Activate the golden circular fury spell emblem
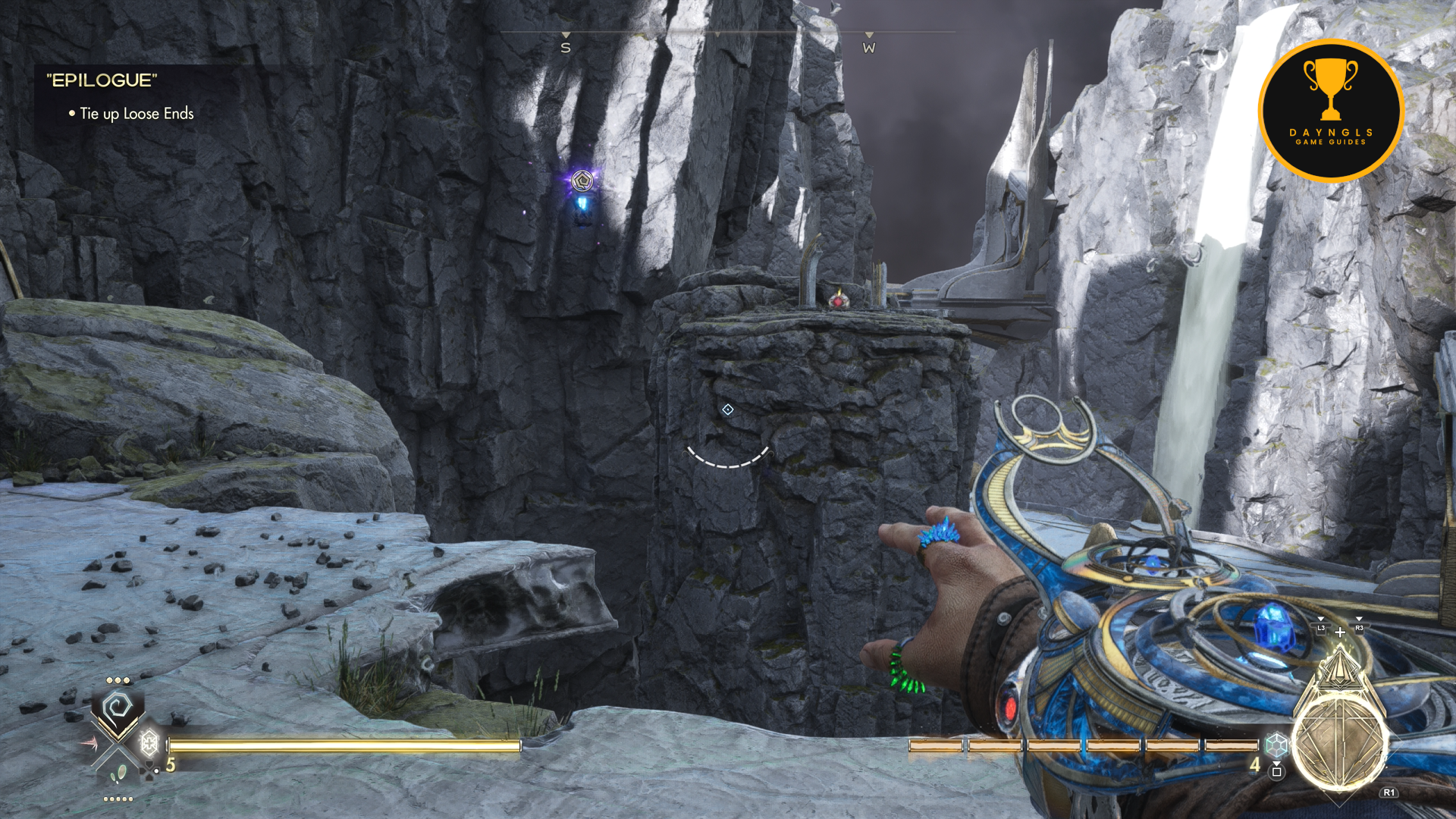This screenshot has height=819, width=1456. (x=1339, y=743)
